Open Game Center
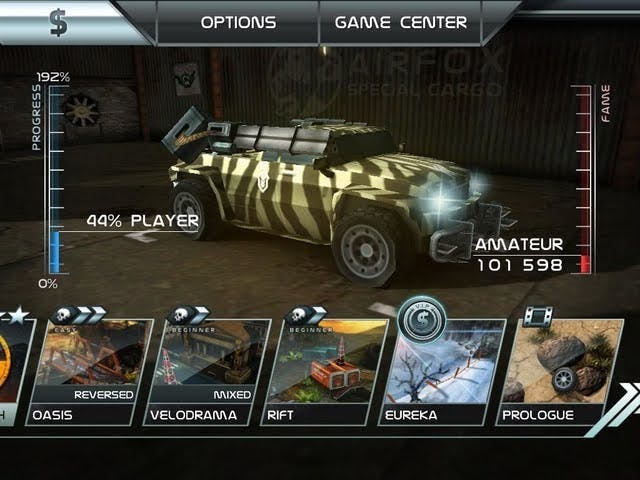The height and width of the screenshot is (480, 640). point(400,22)
